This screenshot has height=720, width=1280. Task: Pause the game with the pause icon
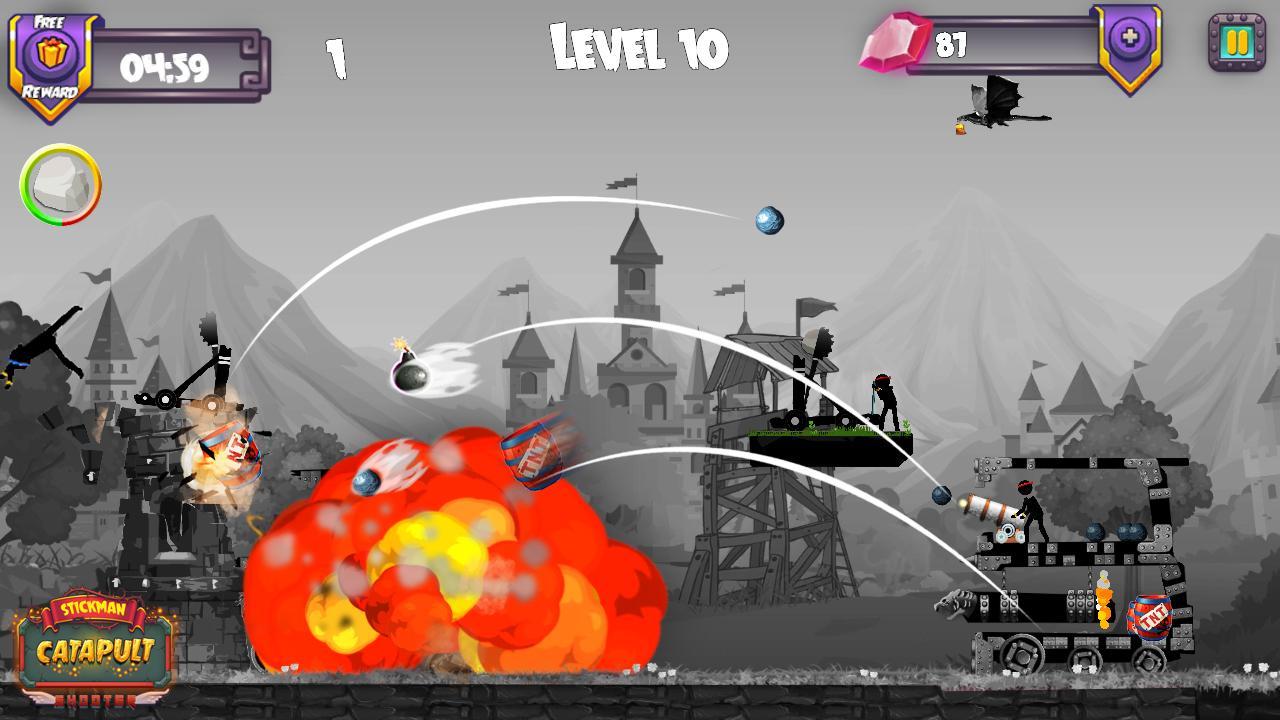pyautogui.click(x=1239, y=42)
